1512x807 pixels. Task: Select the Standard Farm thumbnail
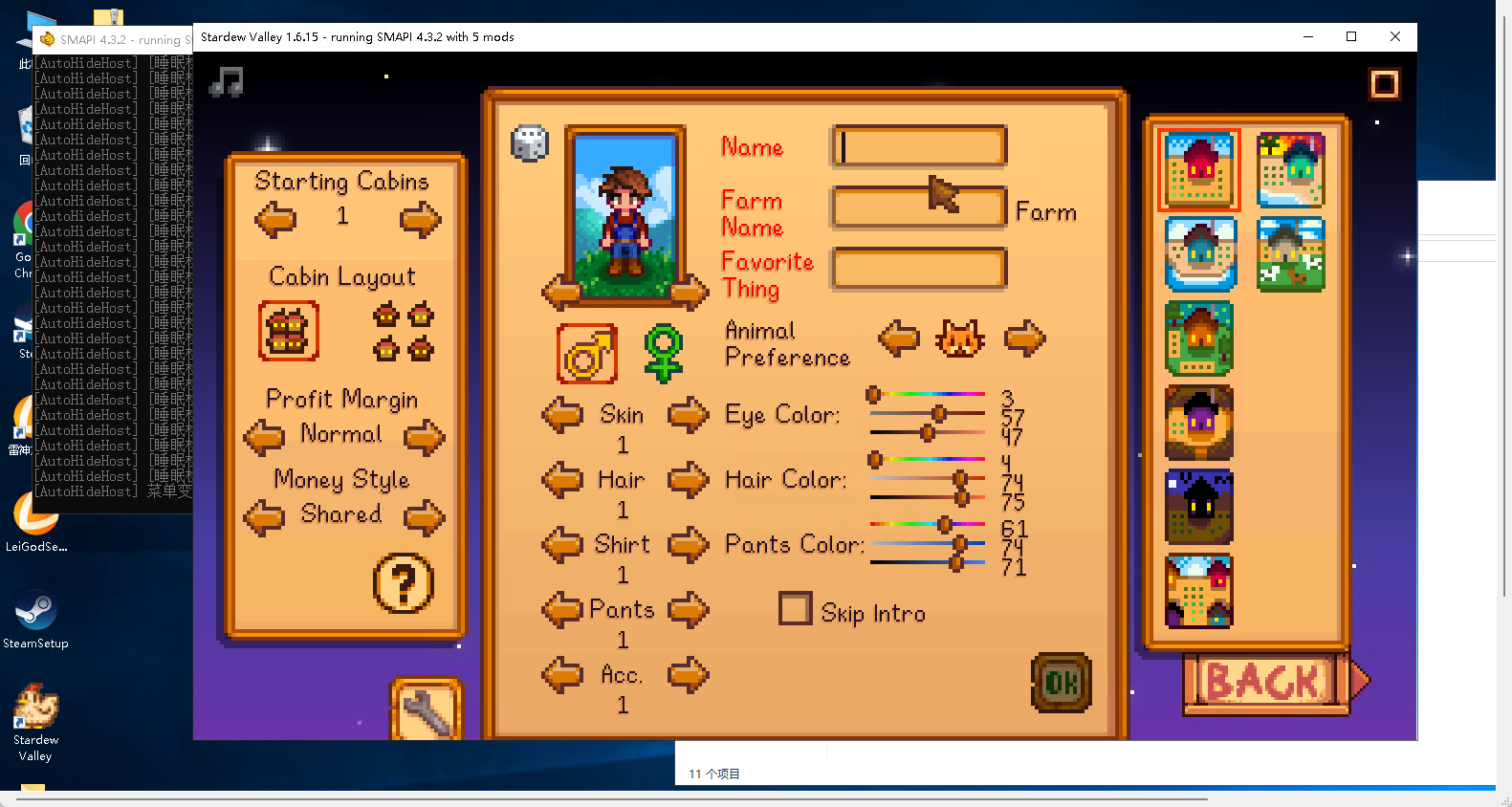(1199, 170)
